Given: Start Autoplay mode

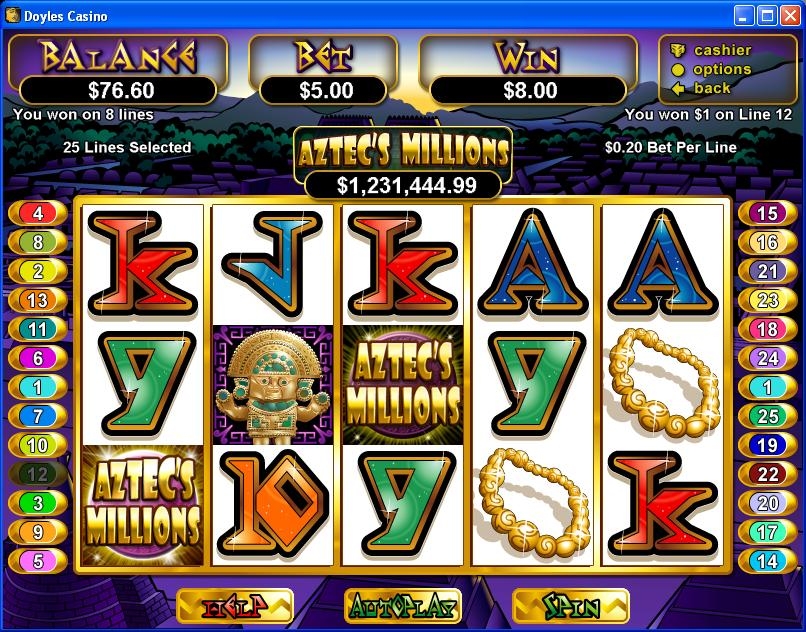Looking at the screenshot, I should coord(402,606).
